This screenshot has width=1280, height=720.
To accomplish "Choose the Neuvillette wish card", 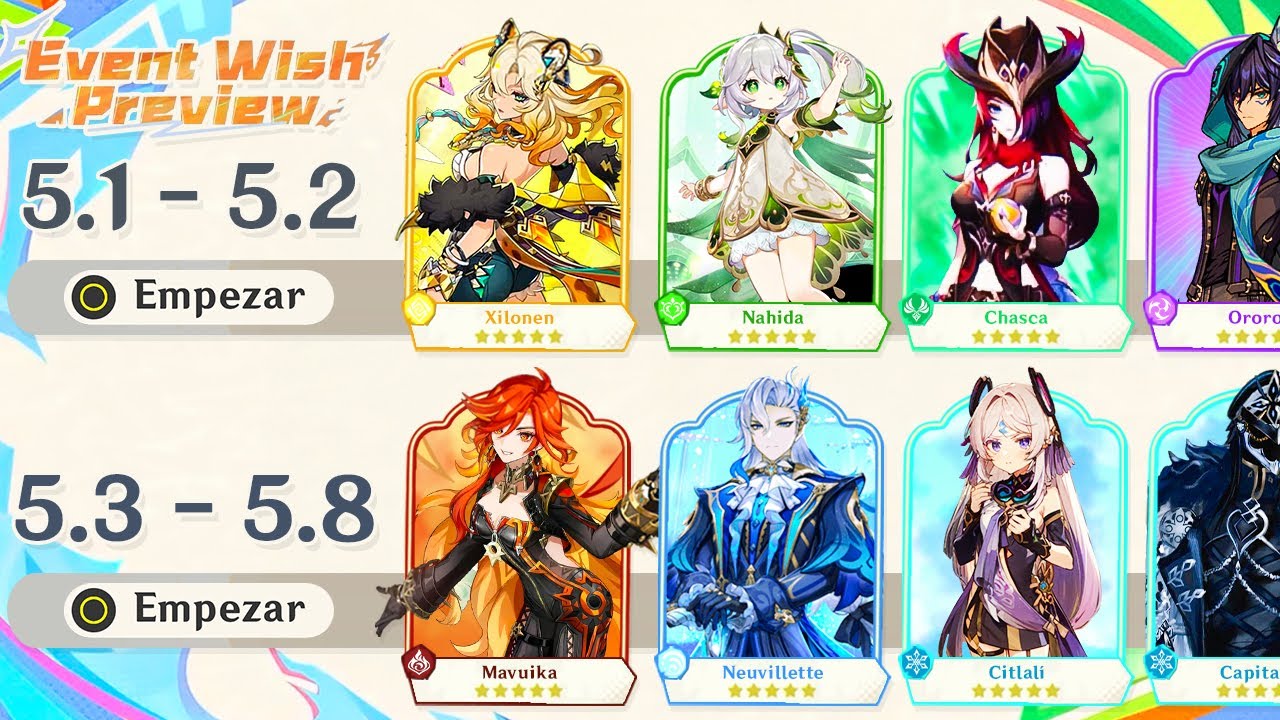I will [x=772, y=540].
